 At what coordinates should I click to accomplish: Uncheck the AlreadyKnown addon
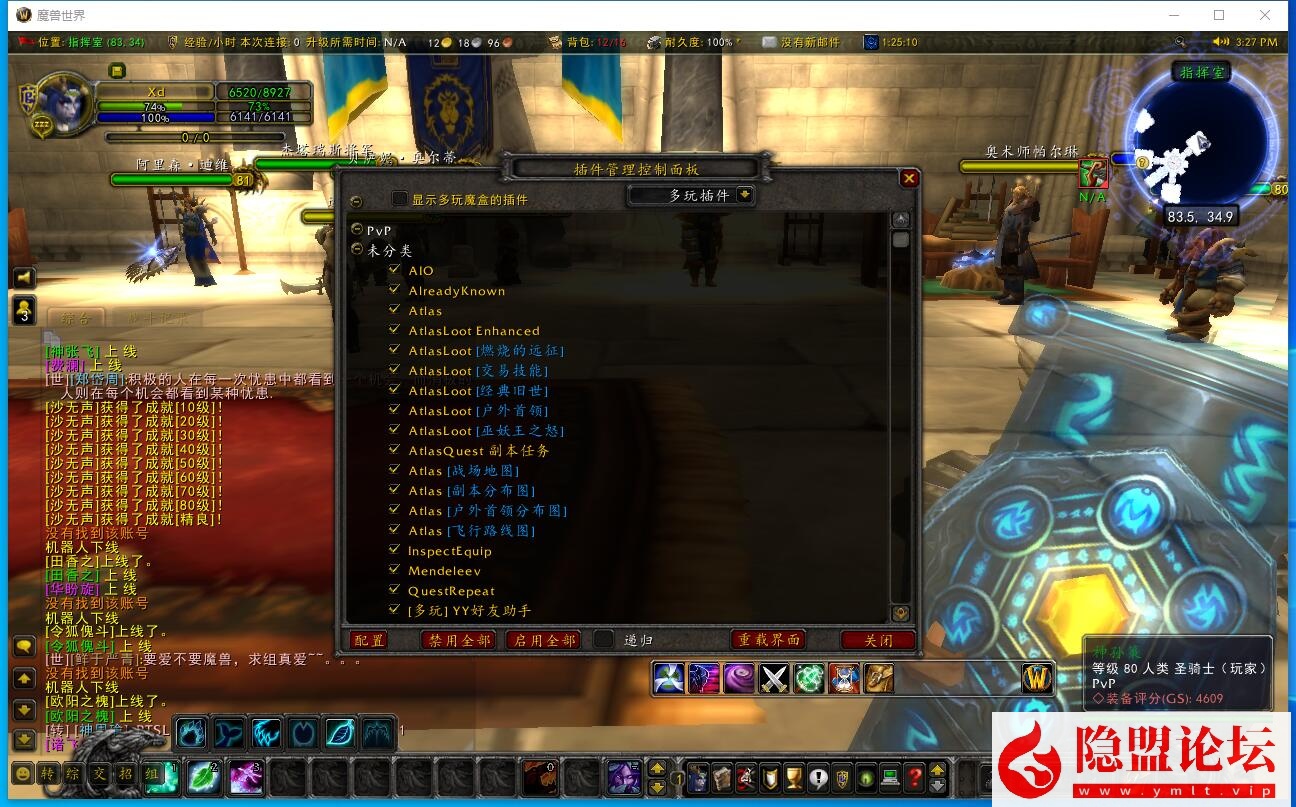coord(394,290)
